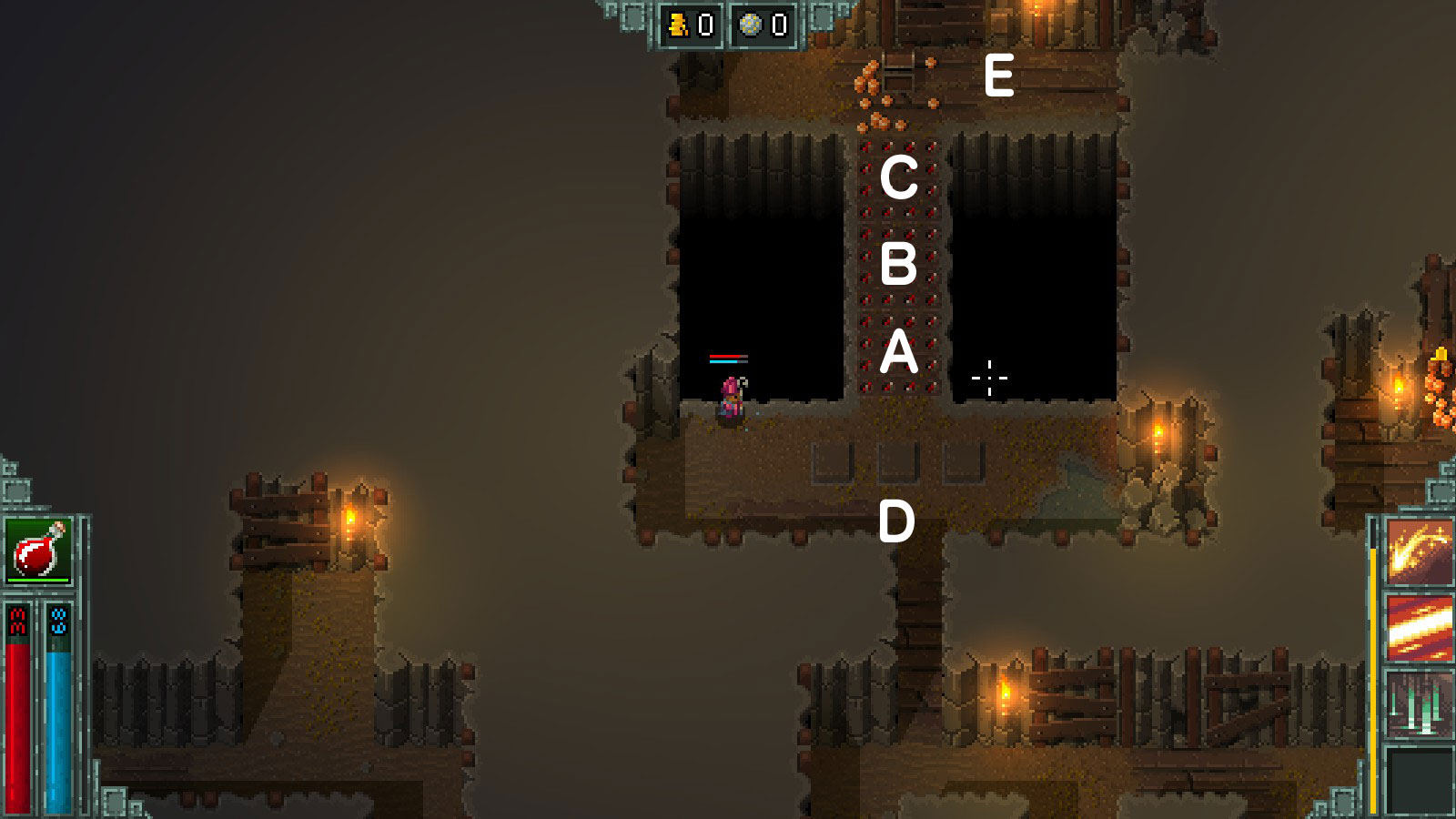Use the red health potion slot

[x=37, y=550]
